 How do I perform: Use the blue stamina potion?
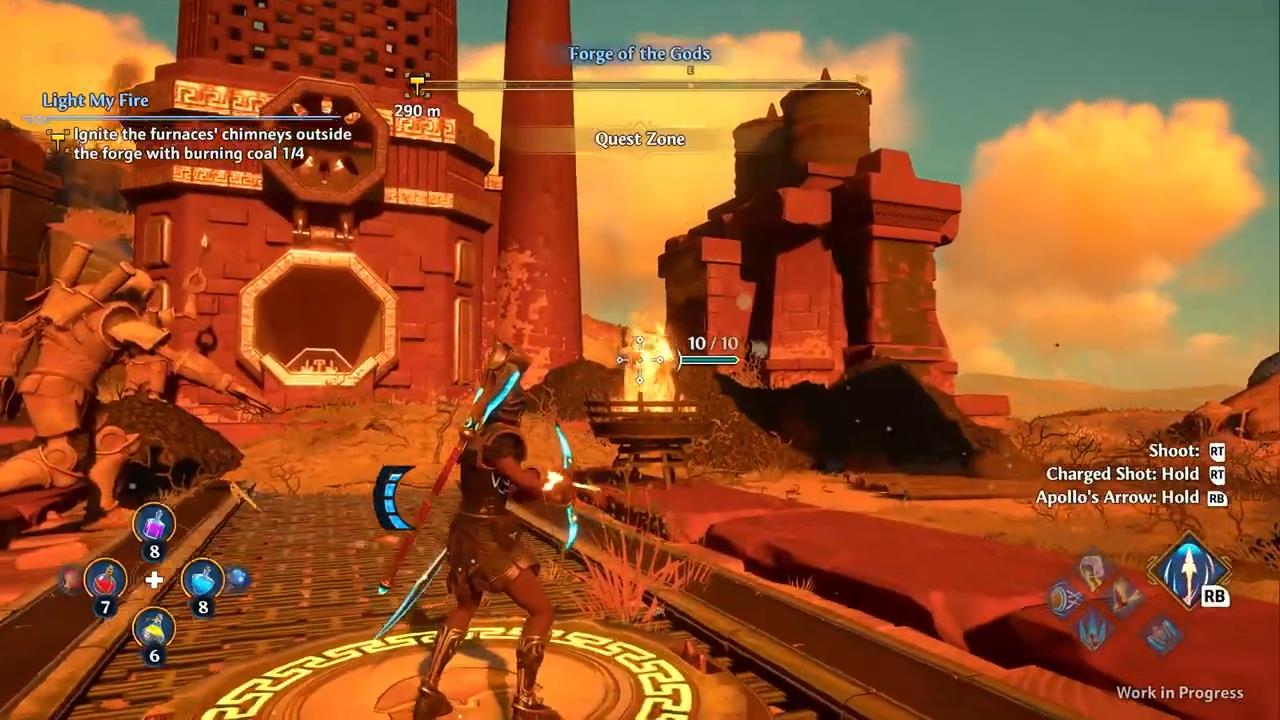coord(202,579)
